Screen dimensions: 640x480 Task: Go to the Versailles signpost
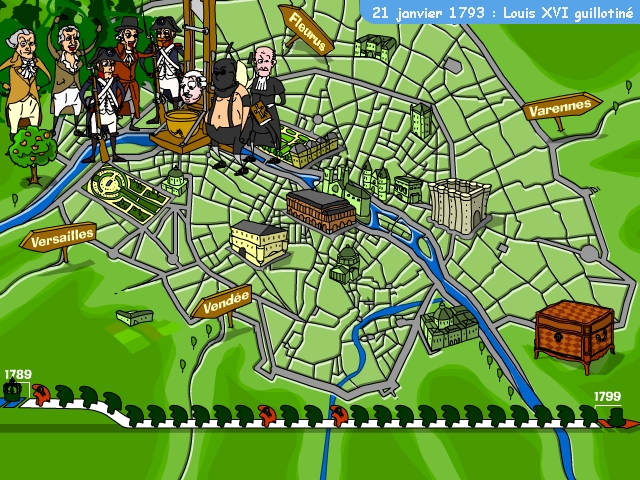pyautogui.click(x=60, y=239)
